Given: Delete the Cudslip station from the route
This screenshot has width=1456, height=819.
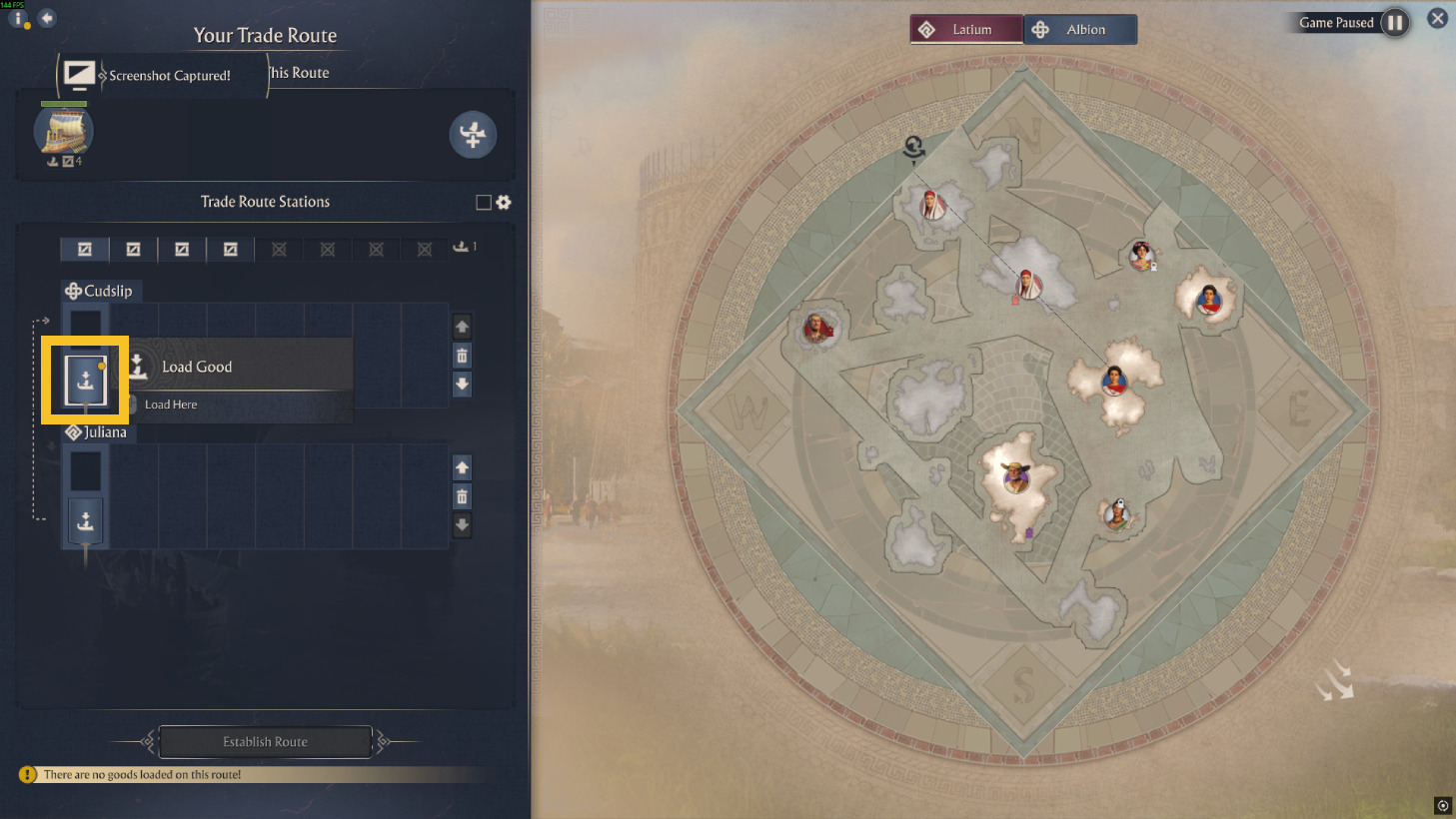Looking at the screenshot, I should (x=462, y=356).
